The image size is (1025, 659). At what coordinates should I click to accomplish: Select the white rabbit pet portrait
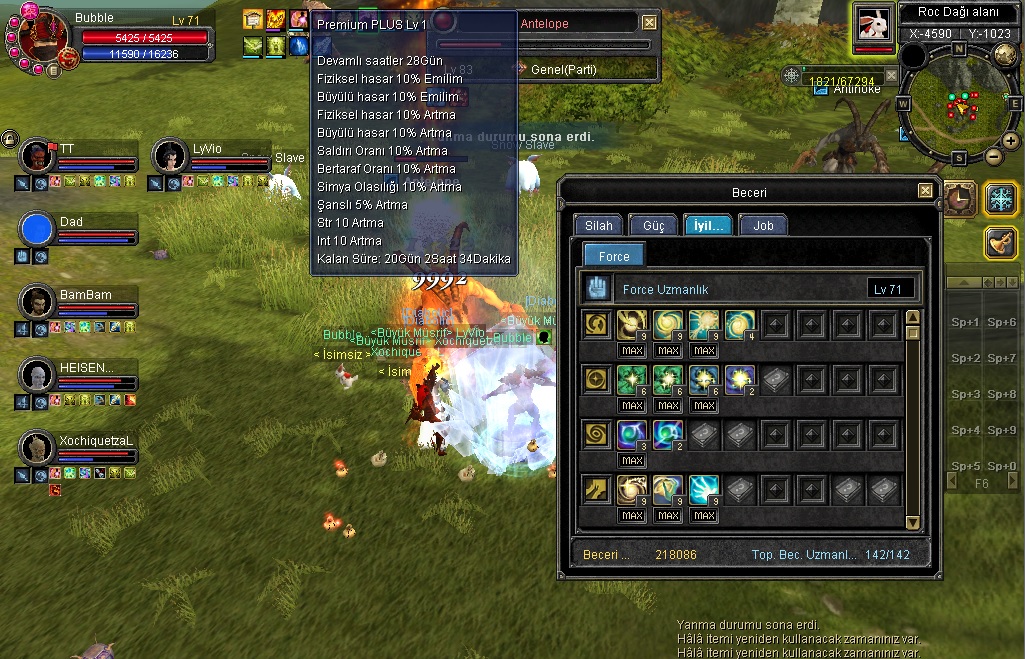click(x=873, y=24)
